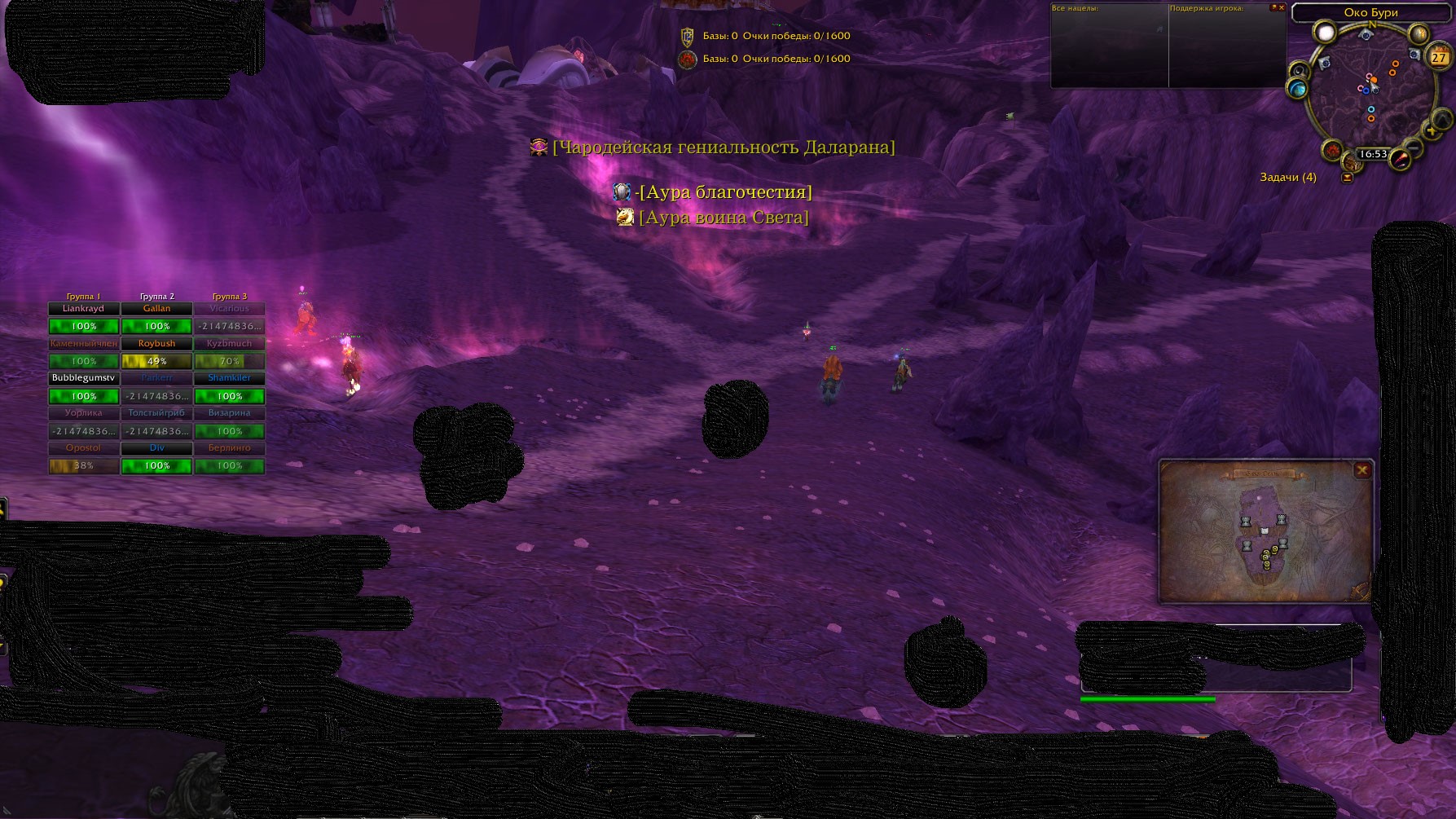Expand the Задачи (4) quest tracker
1456x819 pixels.
[1347, 178]
